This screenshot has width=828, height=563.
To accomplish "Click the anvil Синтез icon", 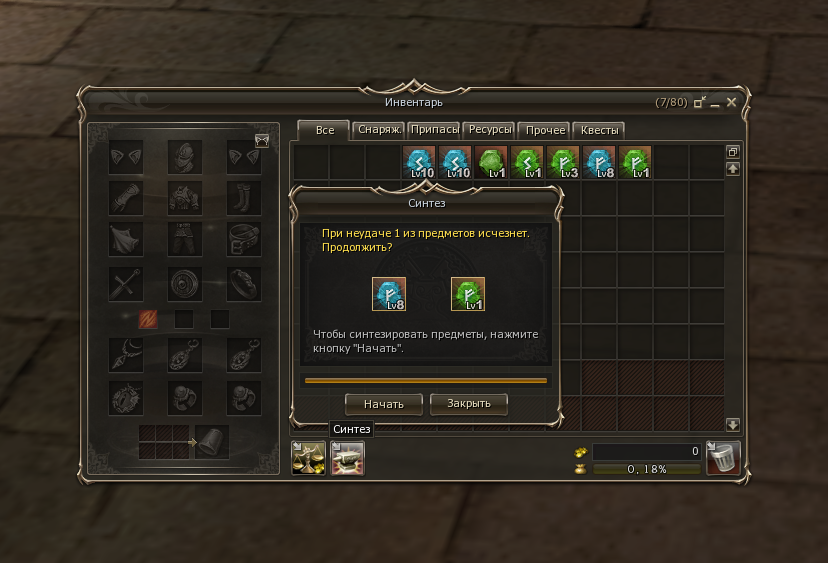I will click(347, 458).
